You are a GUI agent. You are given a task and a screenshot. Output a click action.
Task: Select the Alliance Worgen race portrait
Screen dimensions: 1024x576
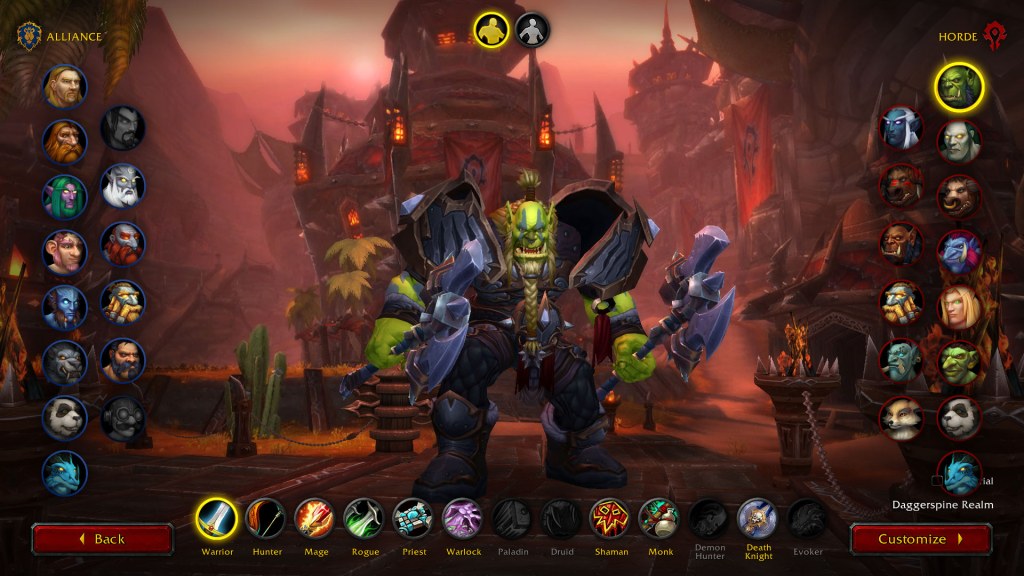point(65,362)
